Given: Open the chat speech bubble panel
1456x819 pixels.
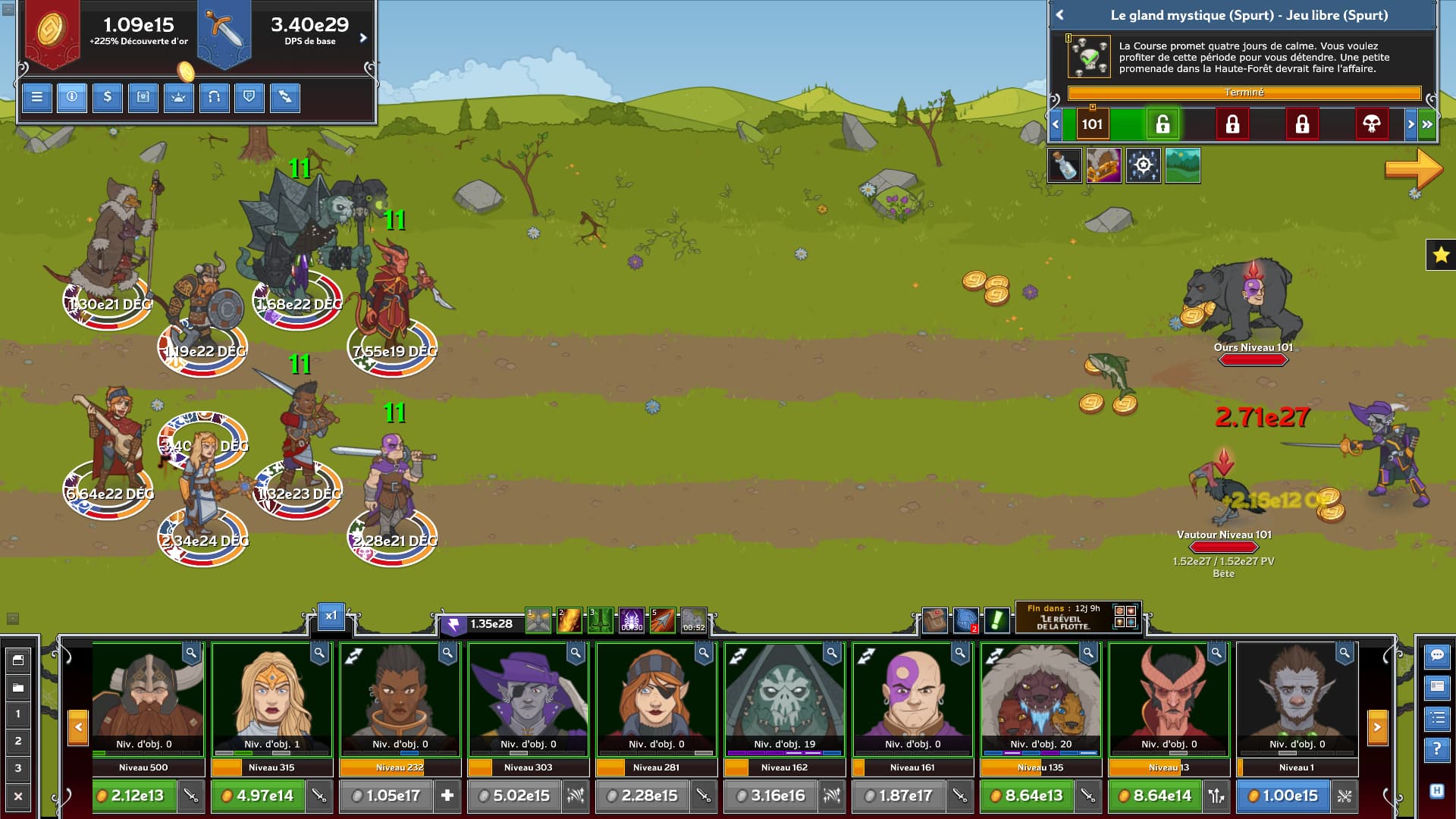Looking at the screenshot, I should 1437,655.
